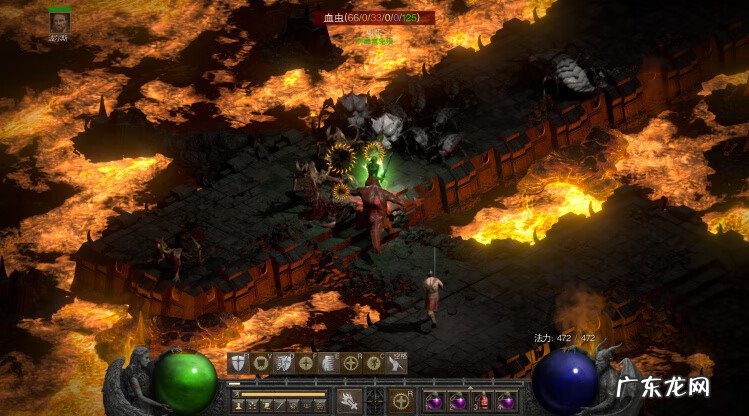Open character screen from the mini panel
This screenshot has width=749, height=416.
coord(239,406)
